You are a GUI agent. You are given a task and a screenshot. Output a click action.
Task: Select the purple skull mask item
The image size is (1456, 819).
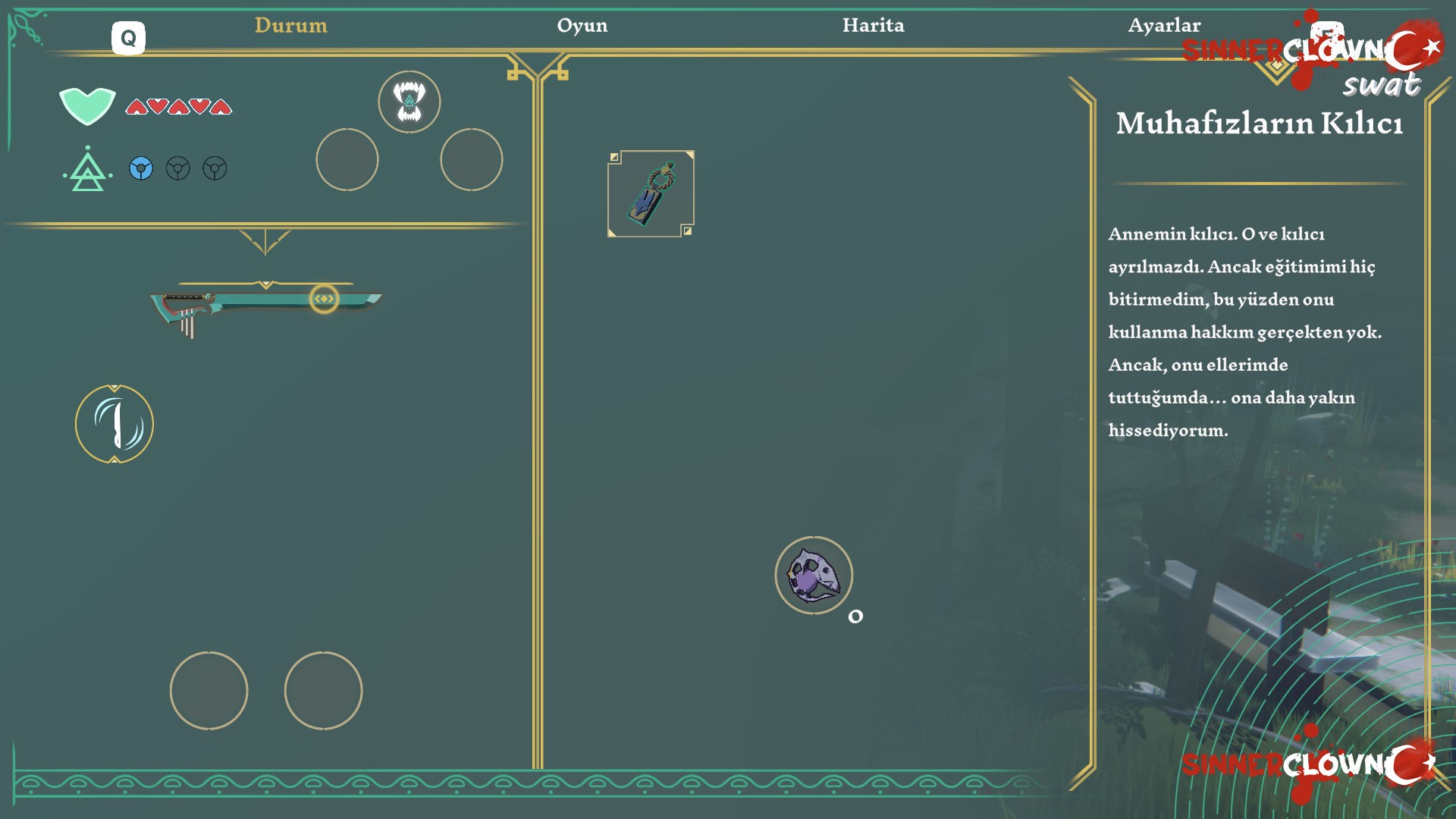(x=814, y=576)
